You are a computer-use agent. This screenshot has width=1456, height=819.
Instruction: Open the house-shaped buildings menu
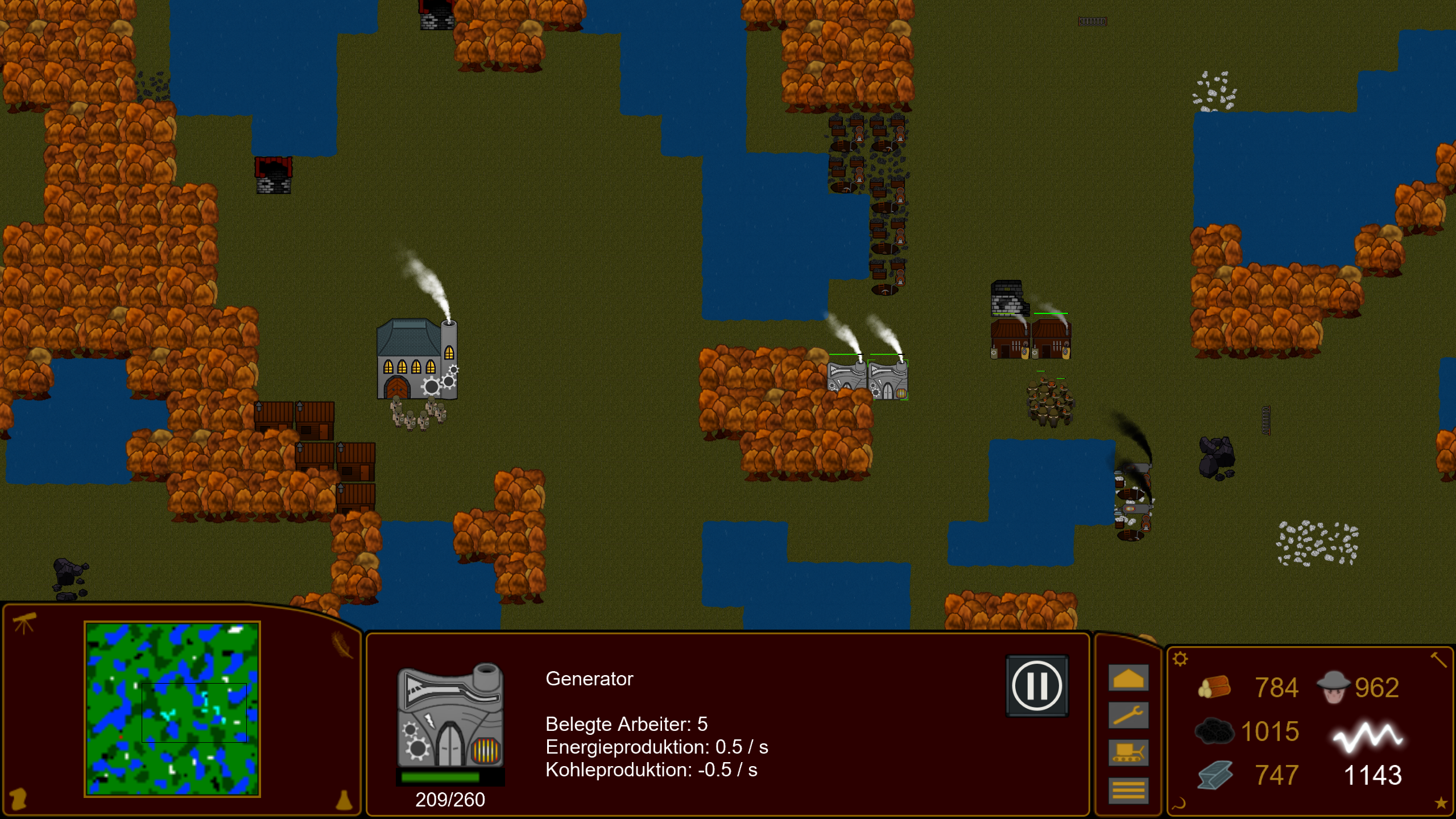(1128, 679)
